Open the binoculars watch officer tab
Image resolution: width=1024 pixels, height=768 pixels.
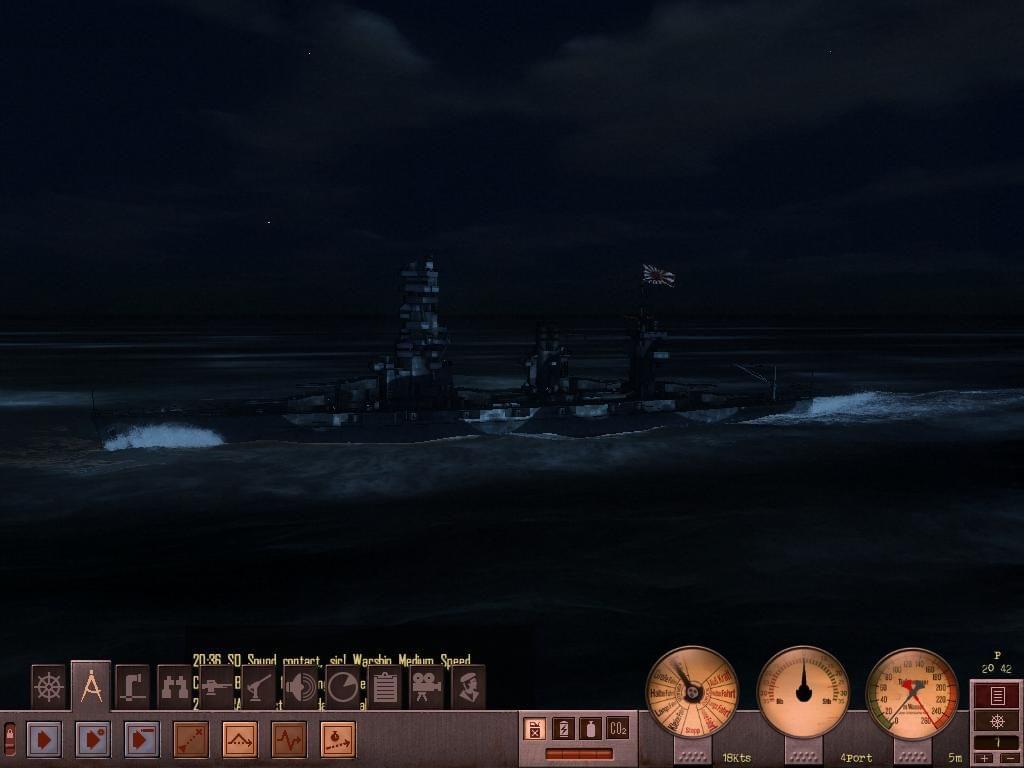pos(174,687)
